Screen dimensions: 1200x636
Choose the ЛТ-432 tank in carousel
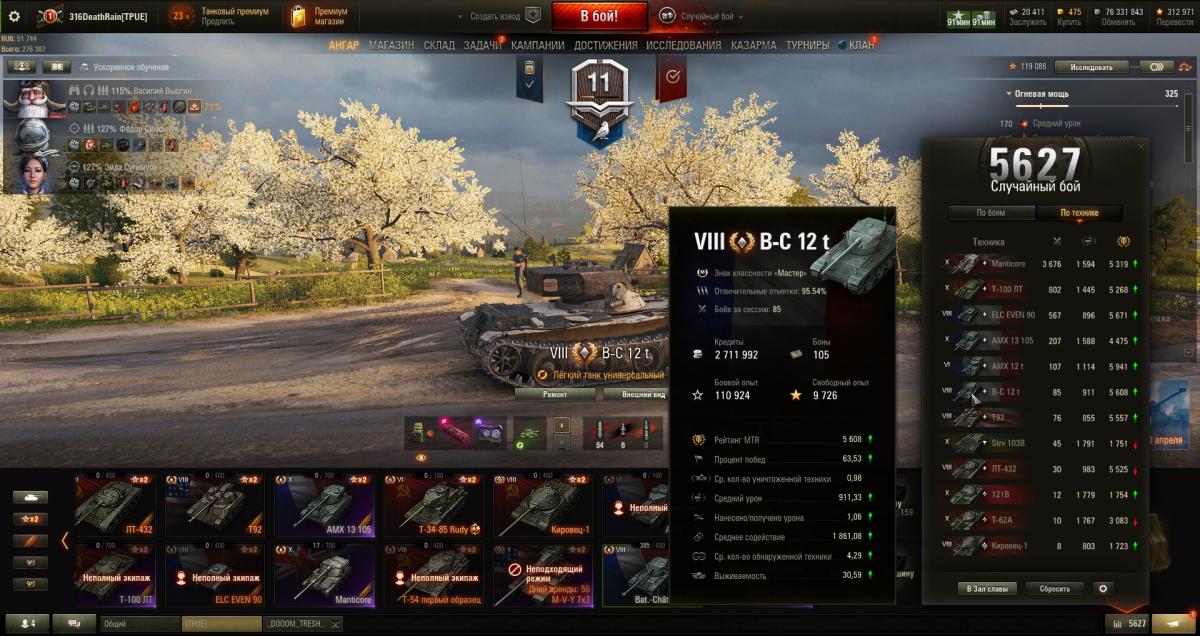click(118, 505)
